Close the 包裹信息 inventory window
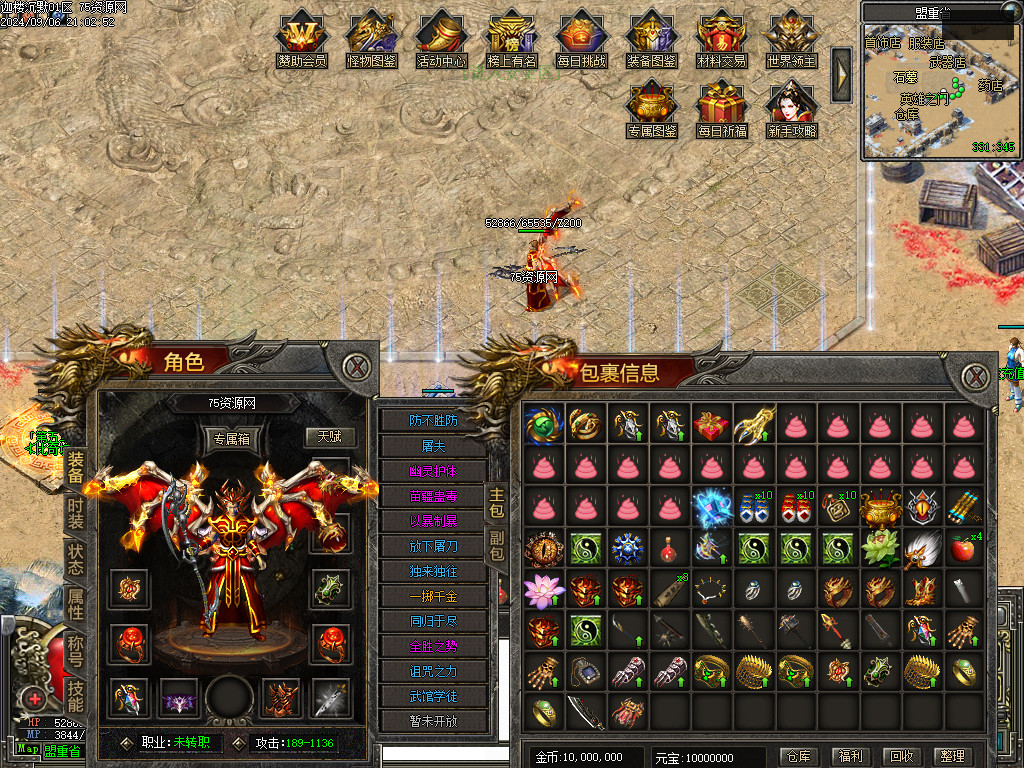 click(x=976, y=376)
